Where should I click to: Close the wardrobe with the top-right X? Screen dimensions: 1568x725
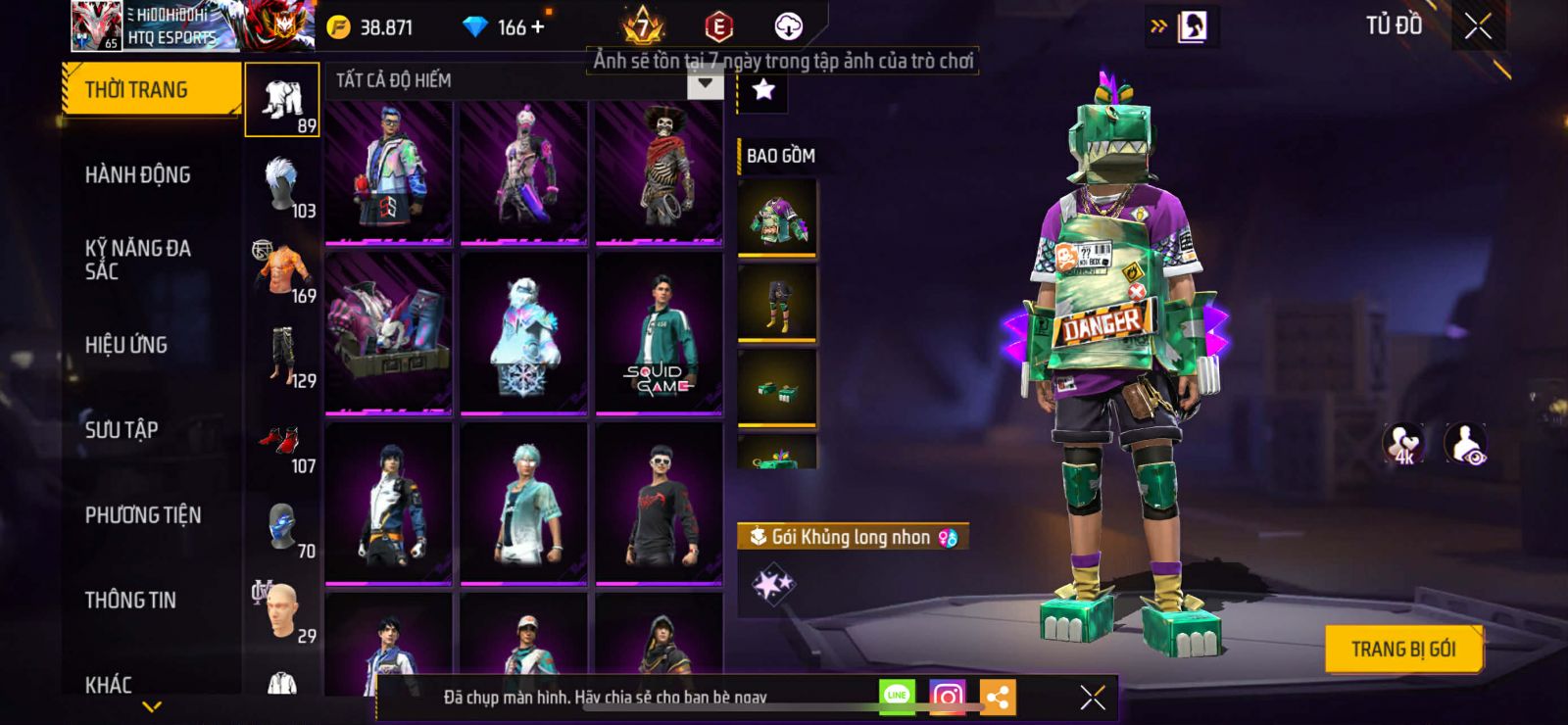coord(1478,26)
